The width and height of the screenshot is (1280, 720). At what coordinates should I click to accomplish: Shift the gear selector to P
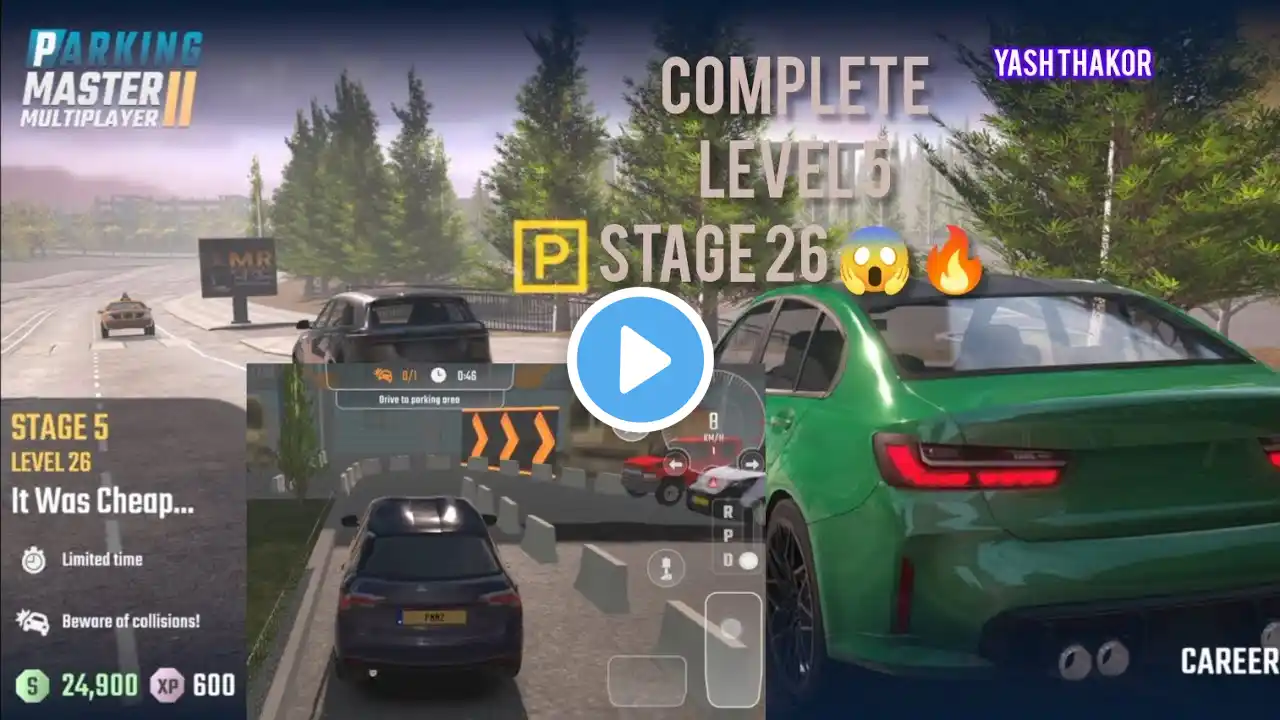coord(727,536)
